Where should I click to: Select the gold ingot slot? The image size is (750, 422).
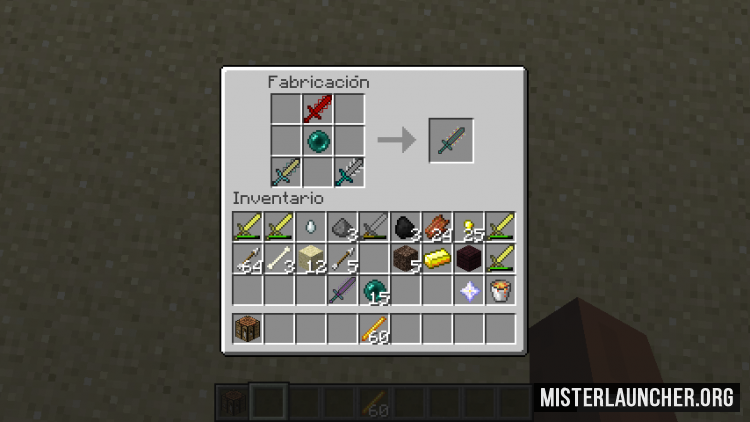pos(437,259)
